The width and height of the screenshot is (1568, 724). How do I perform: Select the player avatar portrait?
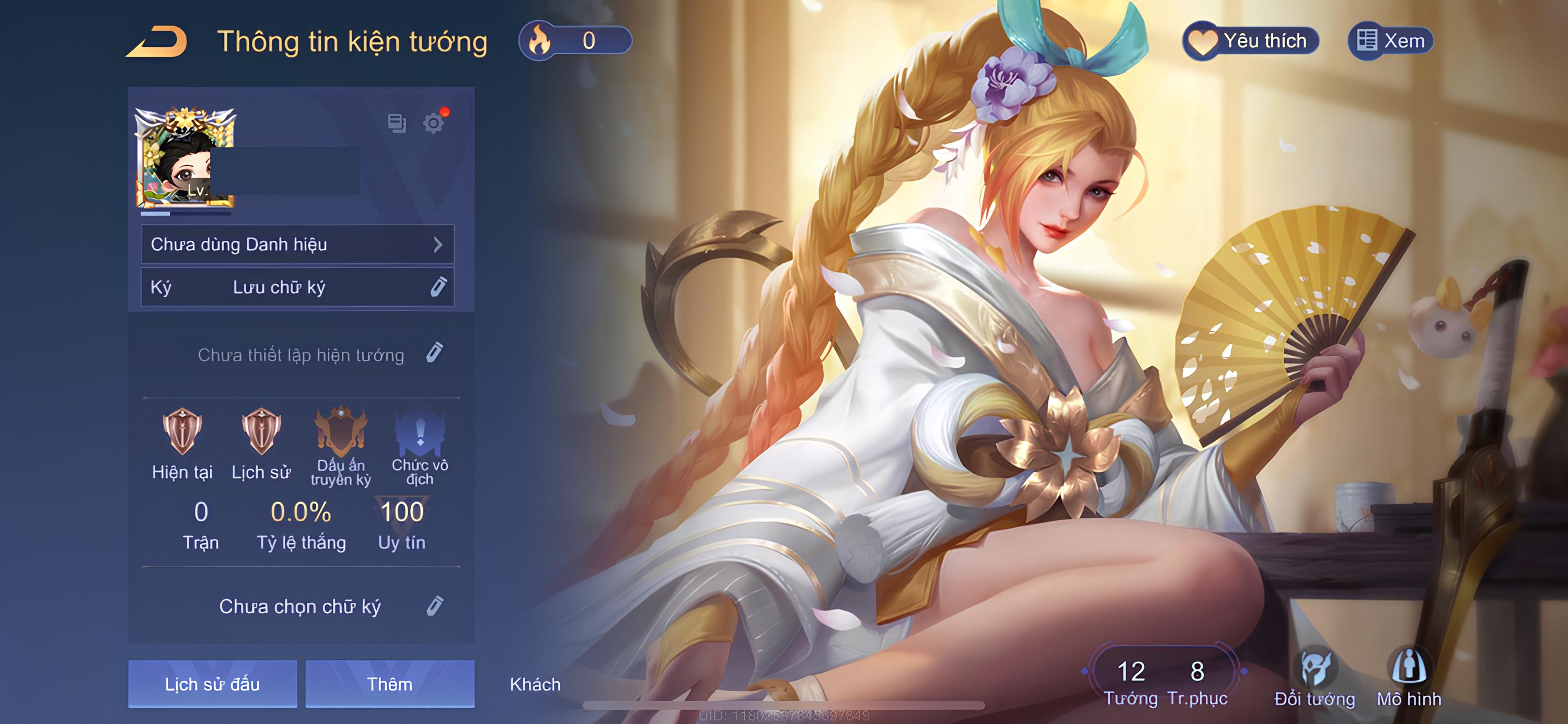coord(185,158)
